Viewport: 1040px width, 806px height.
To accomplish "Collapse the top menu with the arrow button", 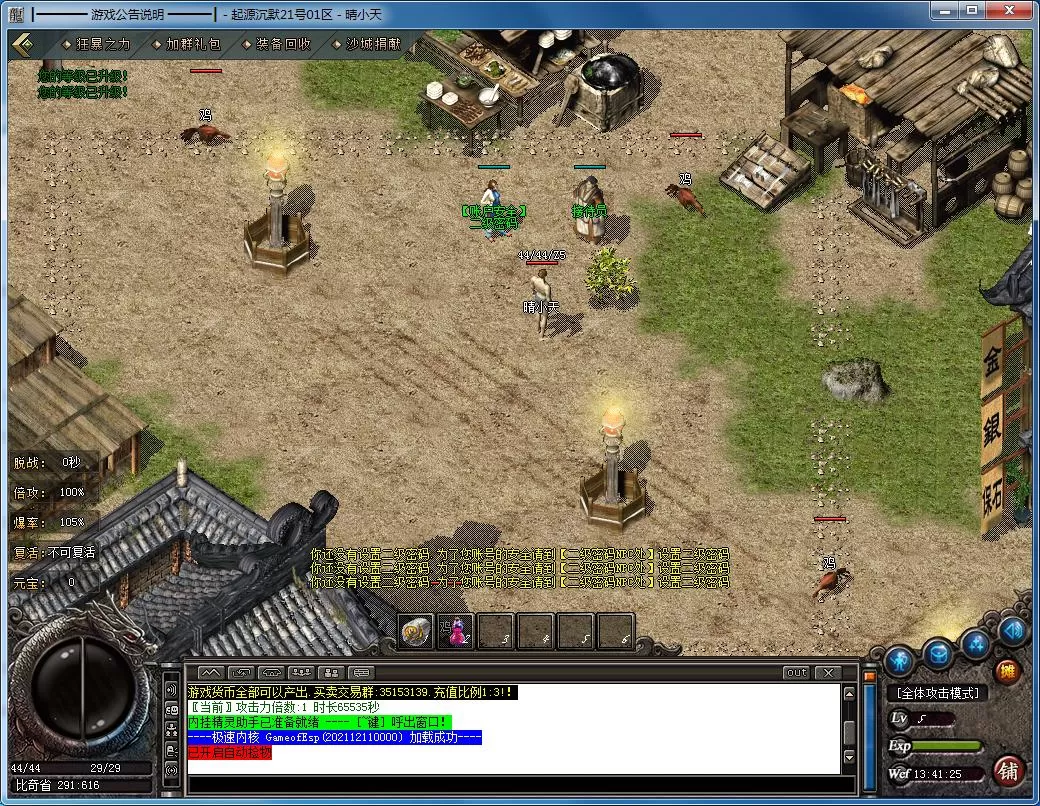I will coord(24,44).
